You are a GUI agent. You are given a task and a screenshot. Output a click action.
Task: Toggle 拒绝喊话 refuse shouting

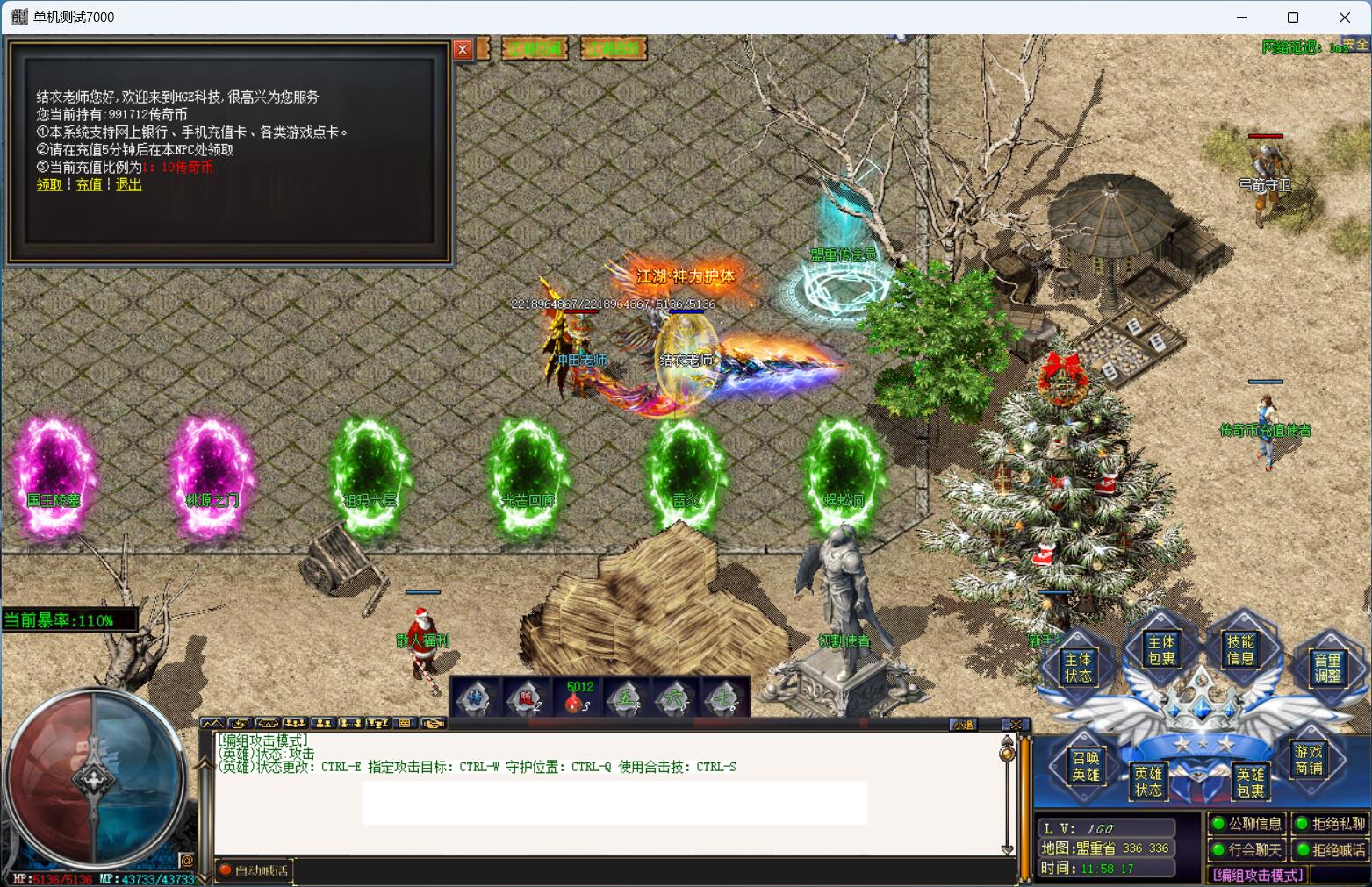1331,849
